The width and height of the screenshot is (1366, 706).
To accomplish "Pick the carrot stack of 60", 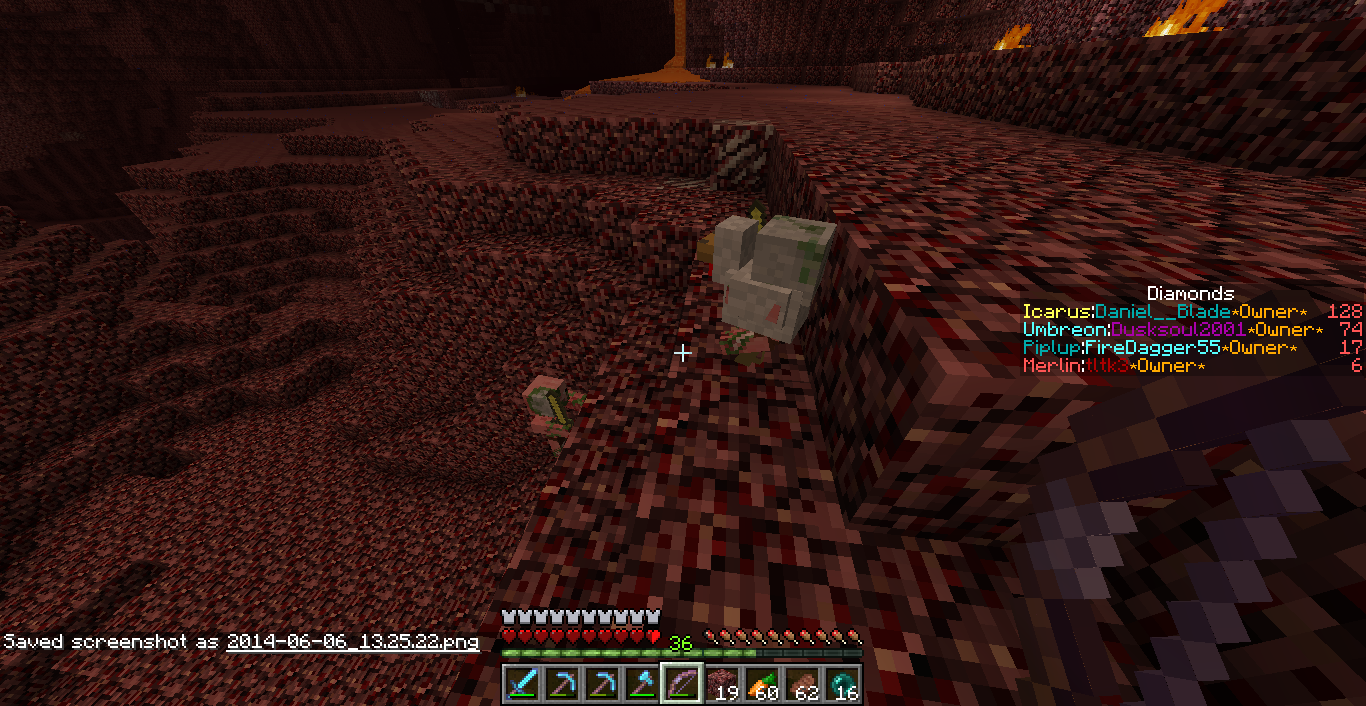I will click(x=762, y=685).
